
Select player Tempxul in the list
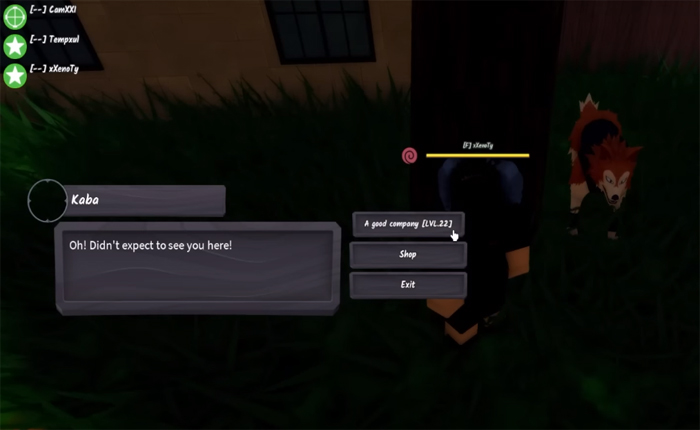pos(54,40)
